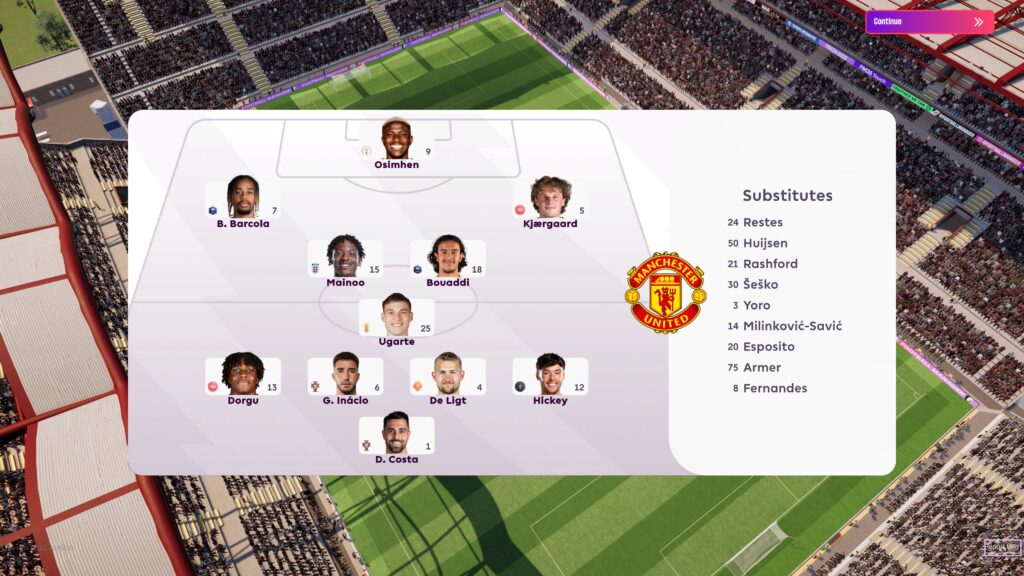Choose substitute Milinković-Savić
The width and height of the screenshot is (1024, 576).
[x=792, y=326]
